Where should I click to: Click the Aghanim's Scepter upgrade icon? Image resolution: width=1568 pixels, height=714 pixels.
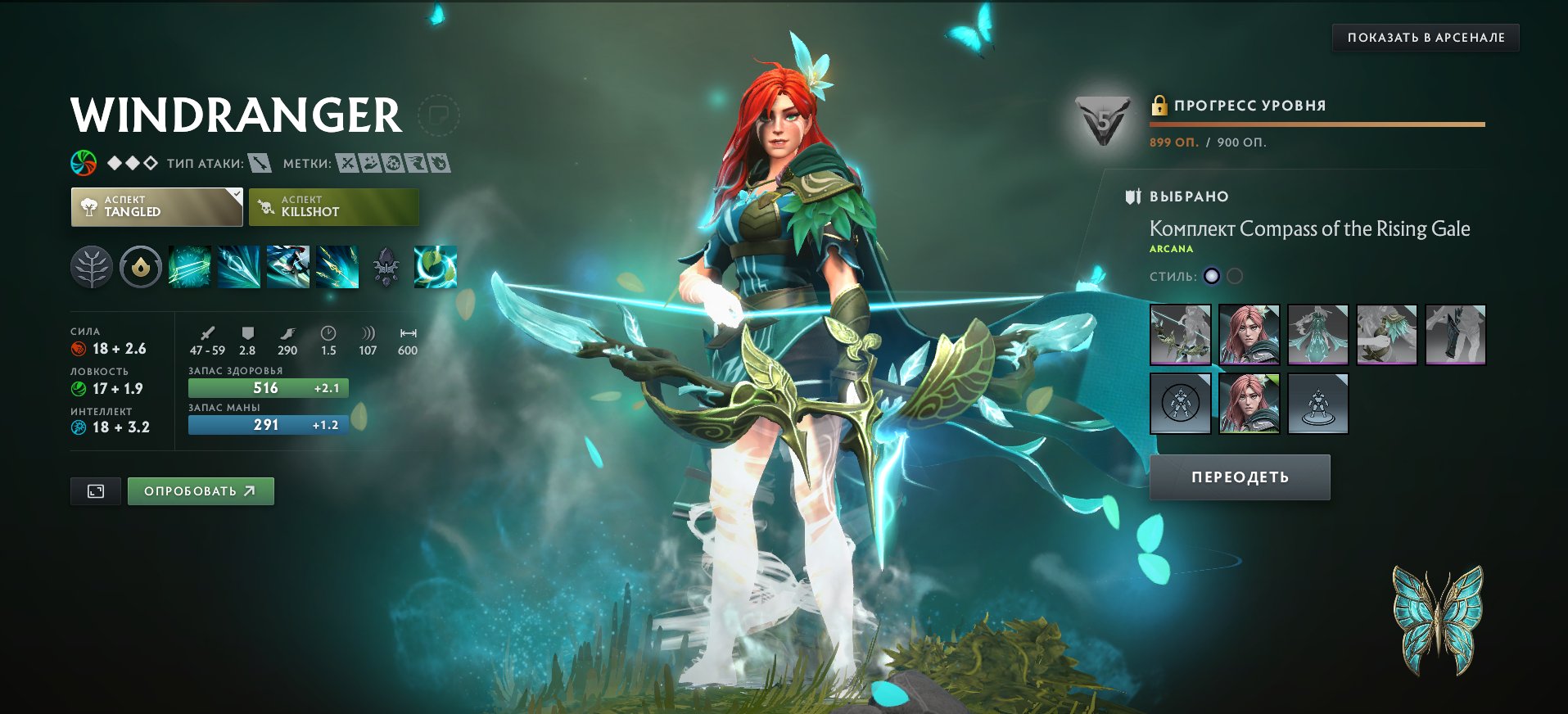tap(384, 267)
